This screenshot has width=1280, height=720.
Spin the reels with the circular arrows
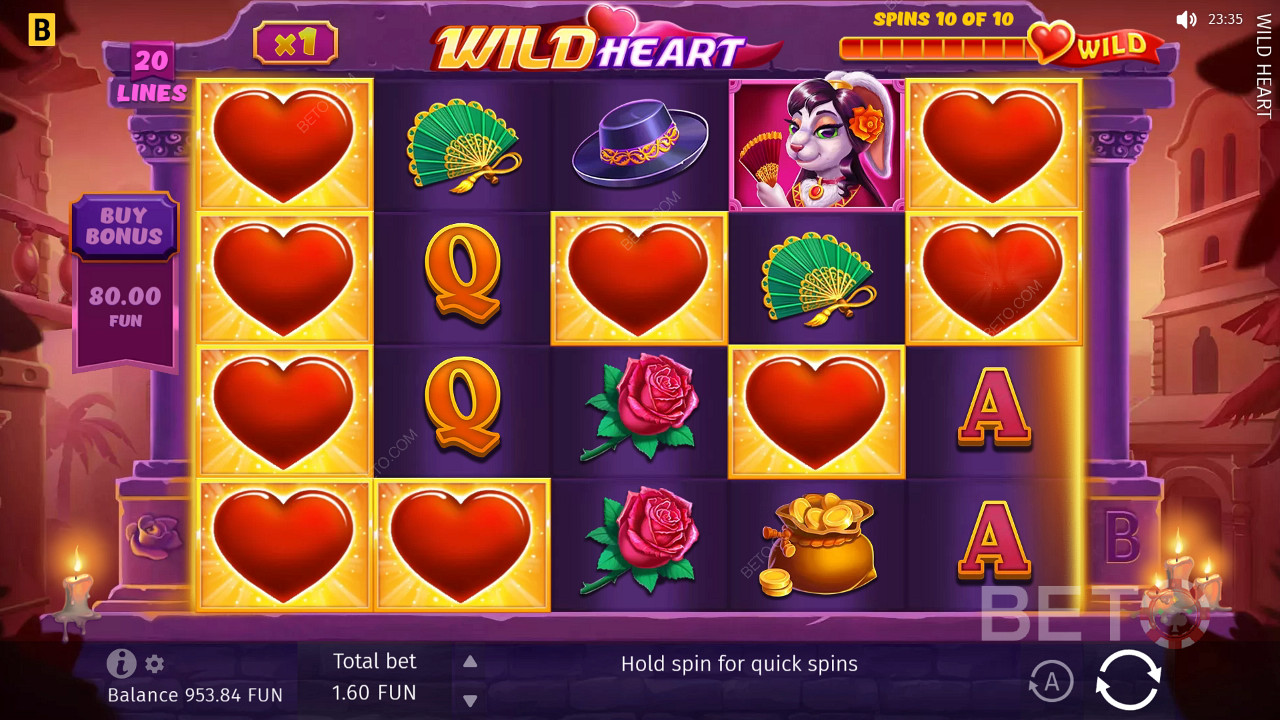tap(1128, 680)
